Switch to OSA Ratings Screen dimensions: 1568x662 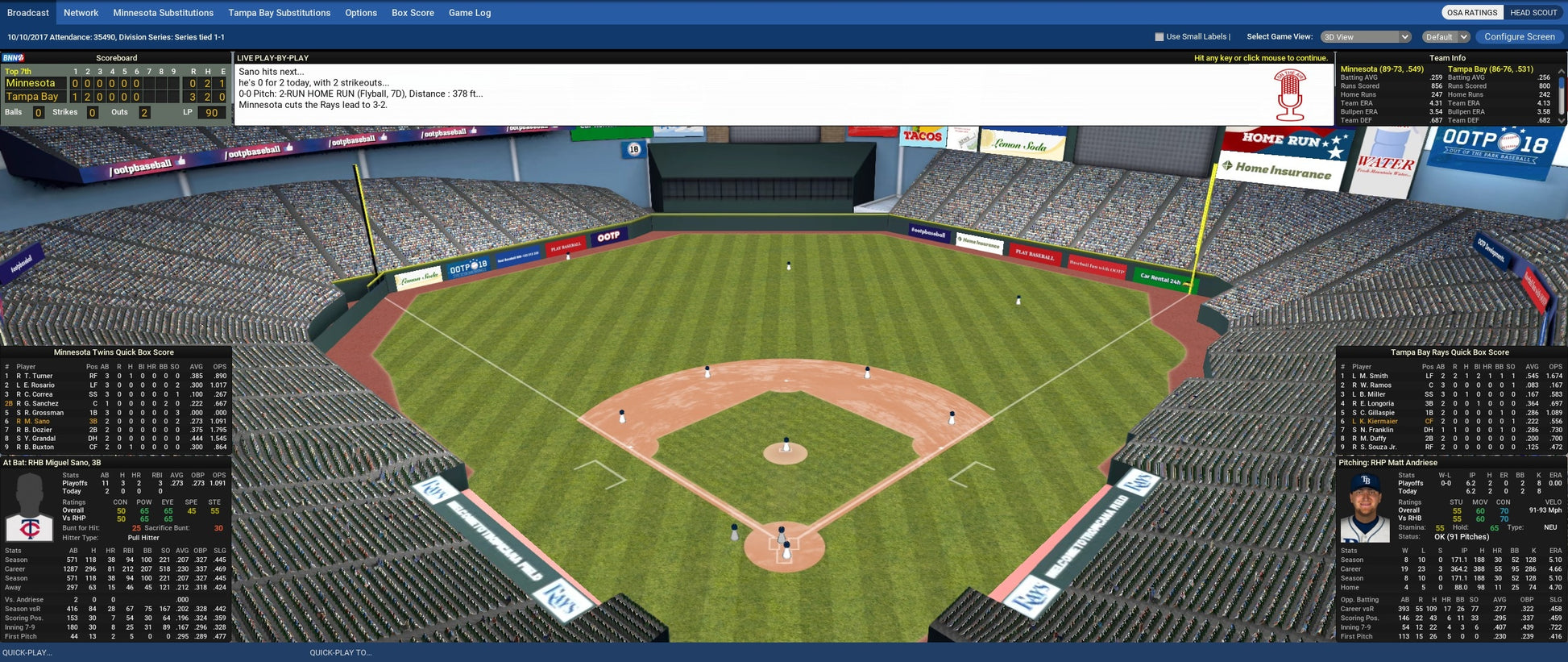click(x=1471, y=13)
